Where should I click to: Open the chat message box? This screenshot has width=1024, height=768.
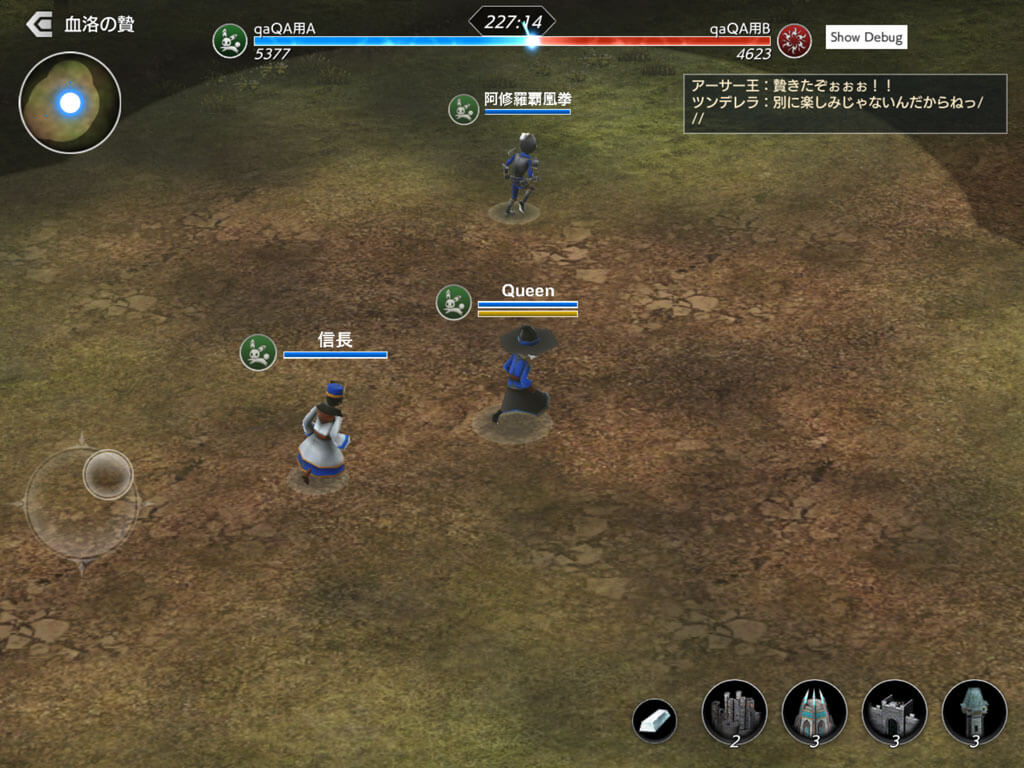pos(845,103)
